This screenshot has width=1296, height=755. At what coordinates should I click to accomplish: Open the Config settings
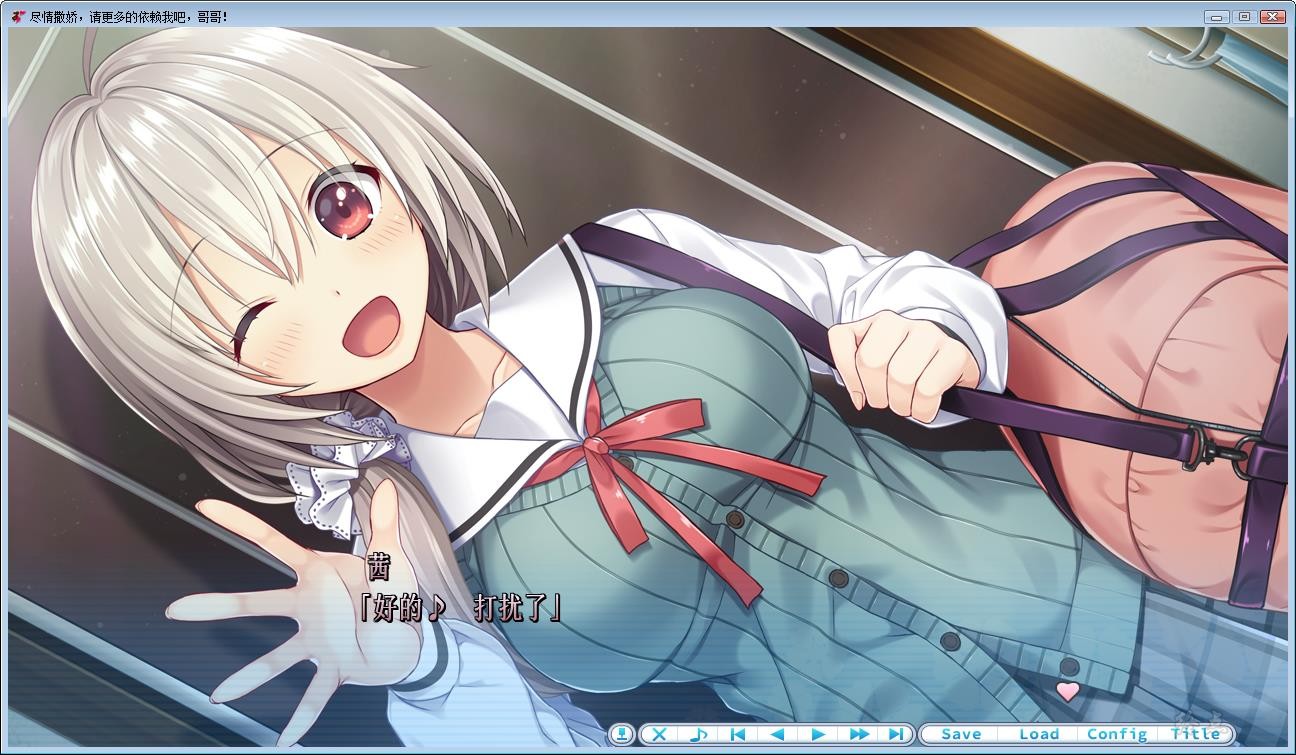pyautogui.click(x=1117, y=733)
